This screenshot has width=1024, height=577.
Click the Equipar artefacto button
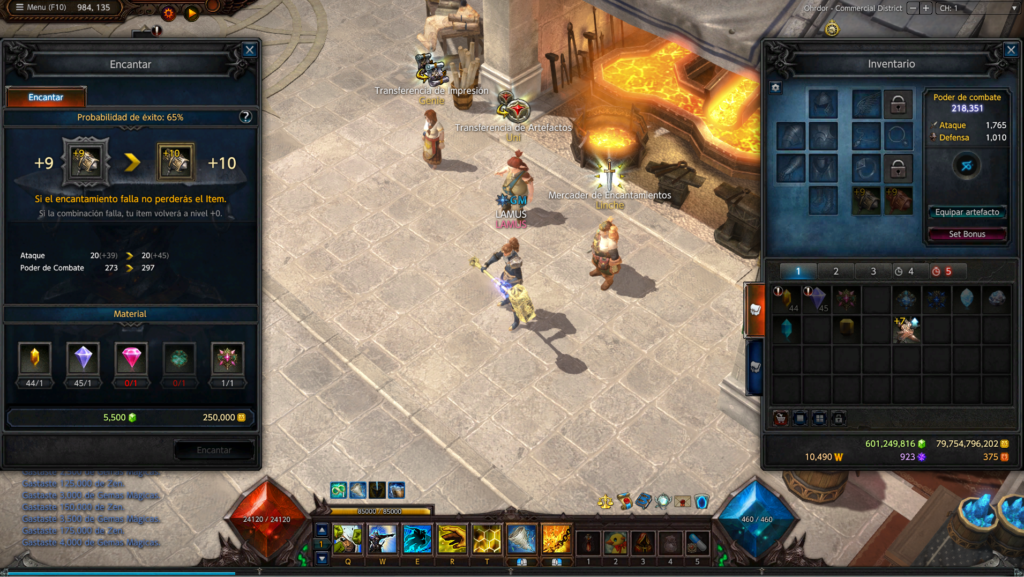coord(967,212)
